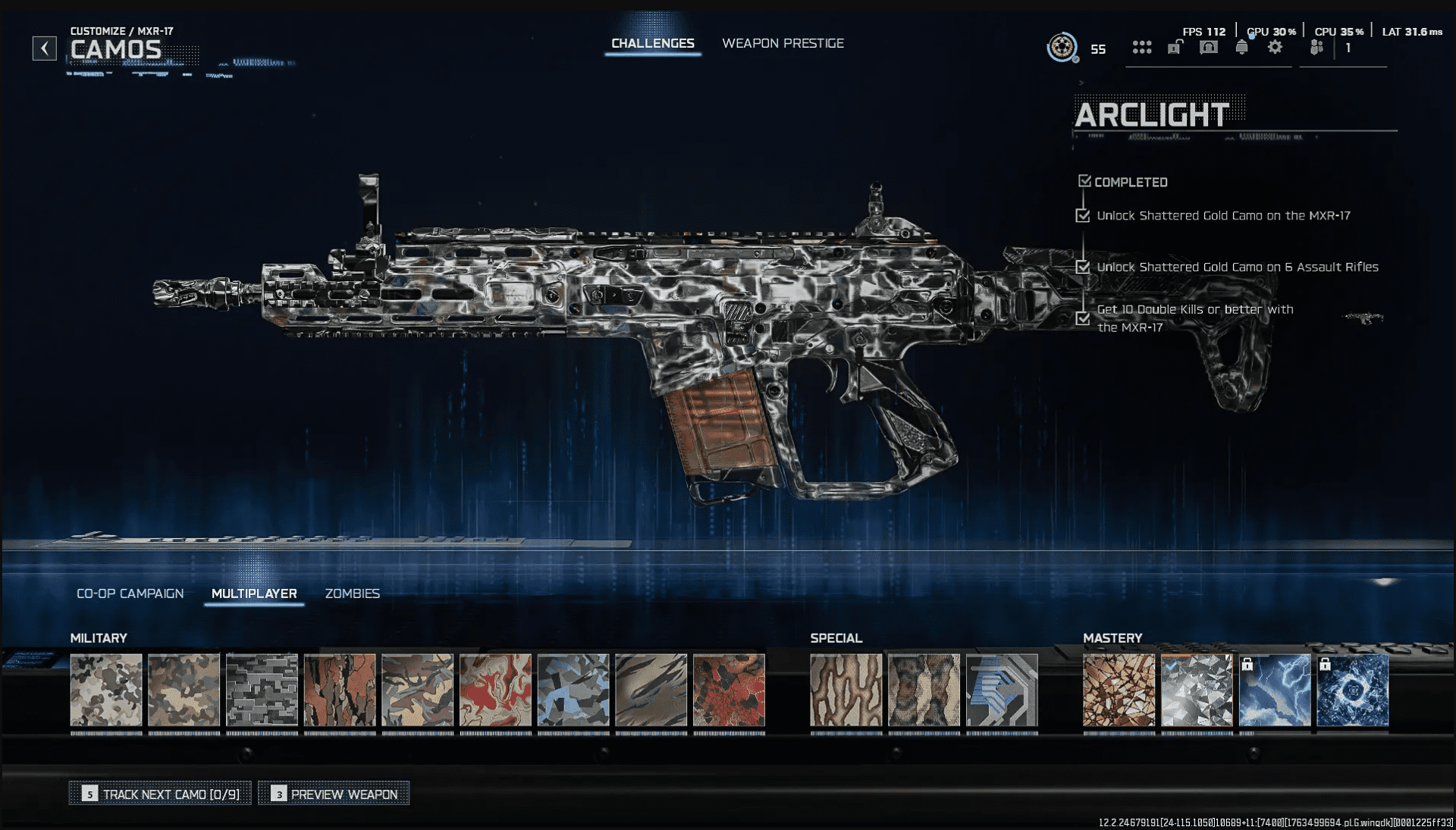This screenshot has width=1456, height=830.
Task: Open the apps grid icon
Action: (x=1141, y=47)
